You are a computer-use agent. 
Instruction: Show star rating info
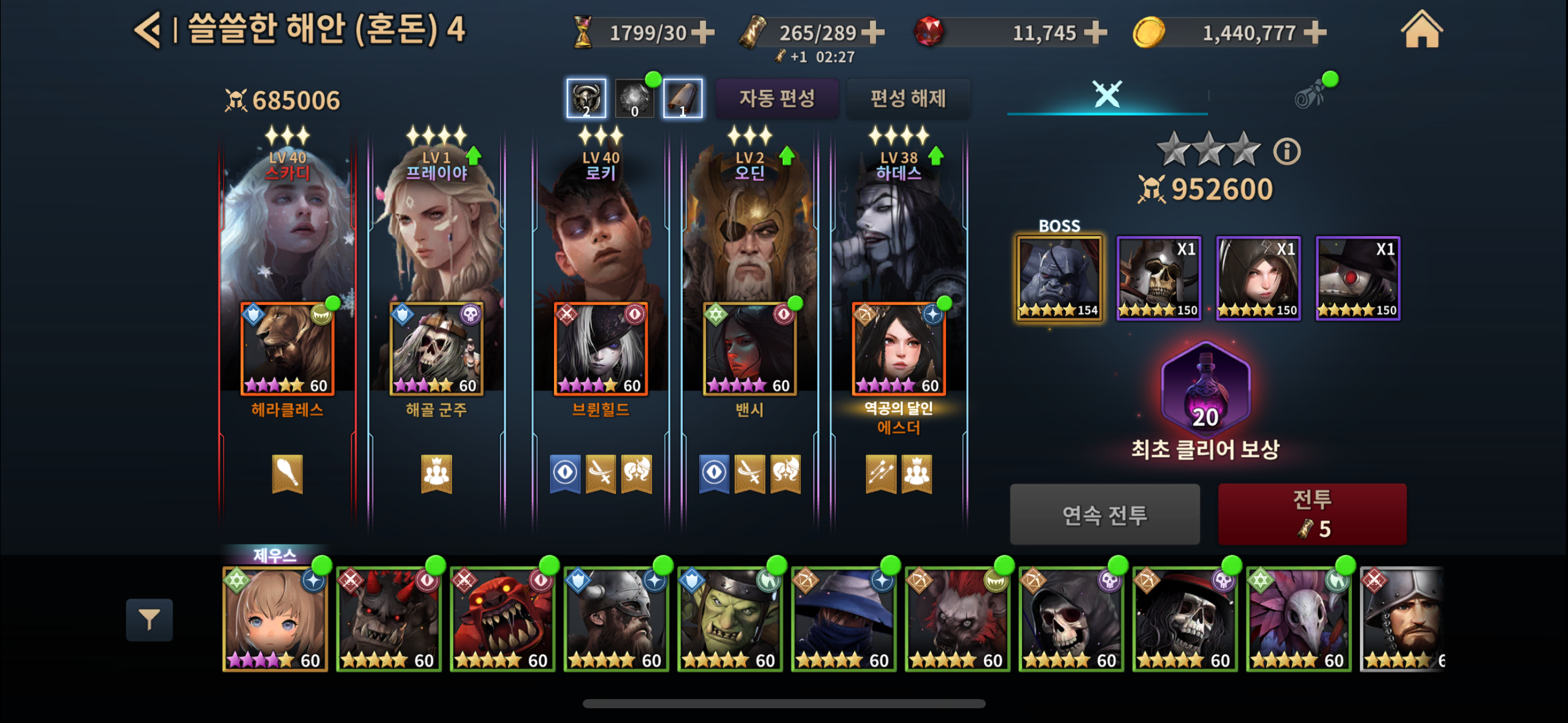[x=1286, y=151]
